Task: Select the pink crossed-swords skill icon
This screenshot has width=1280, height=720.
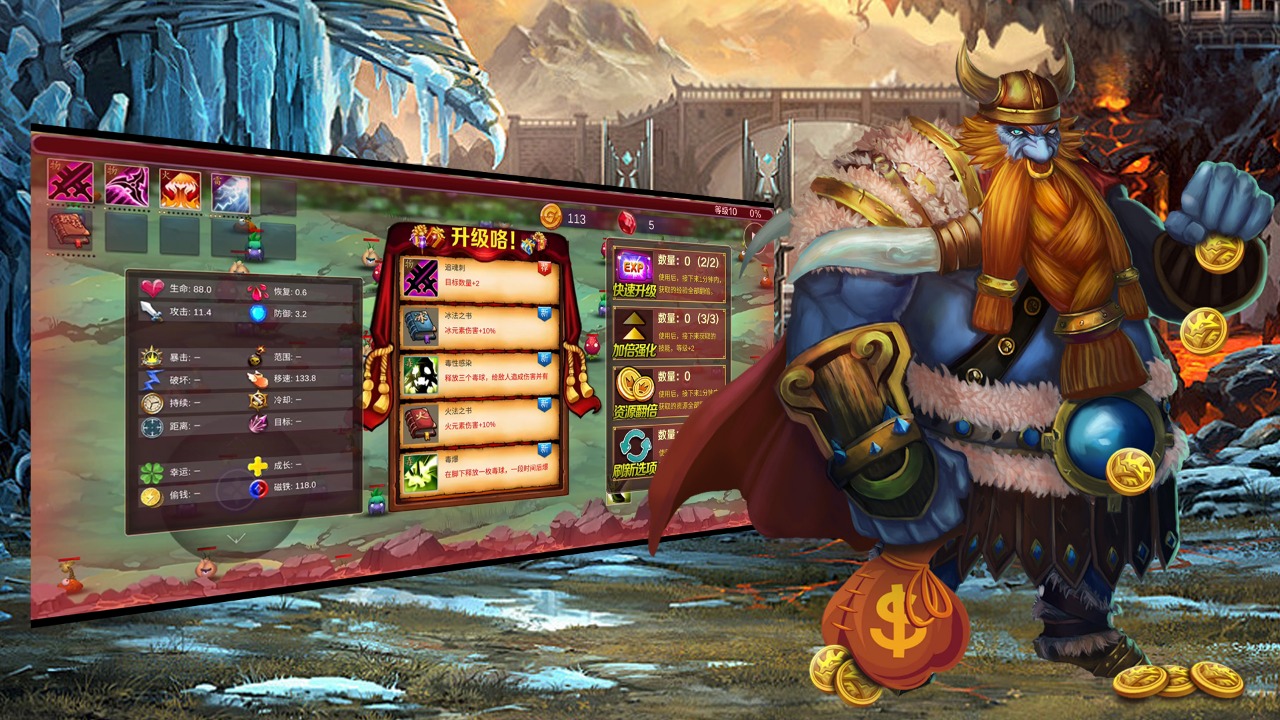Action: [x=70, y=182]
